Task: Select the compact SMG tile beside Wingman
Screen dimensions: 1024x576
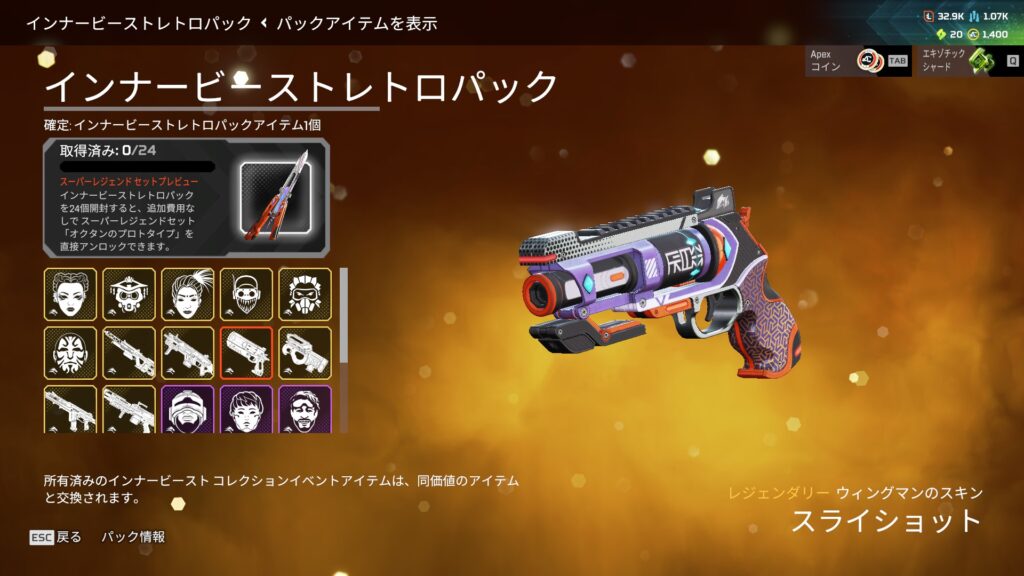Action: pyautogui.click(x=305, y=352)
